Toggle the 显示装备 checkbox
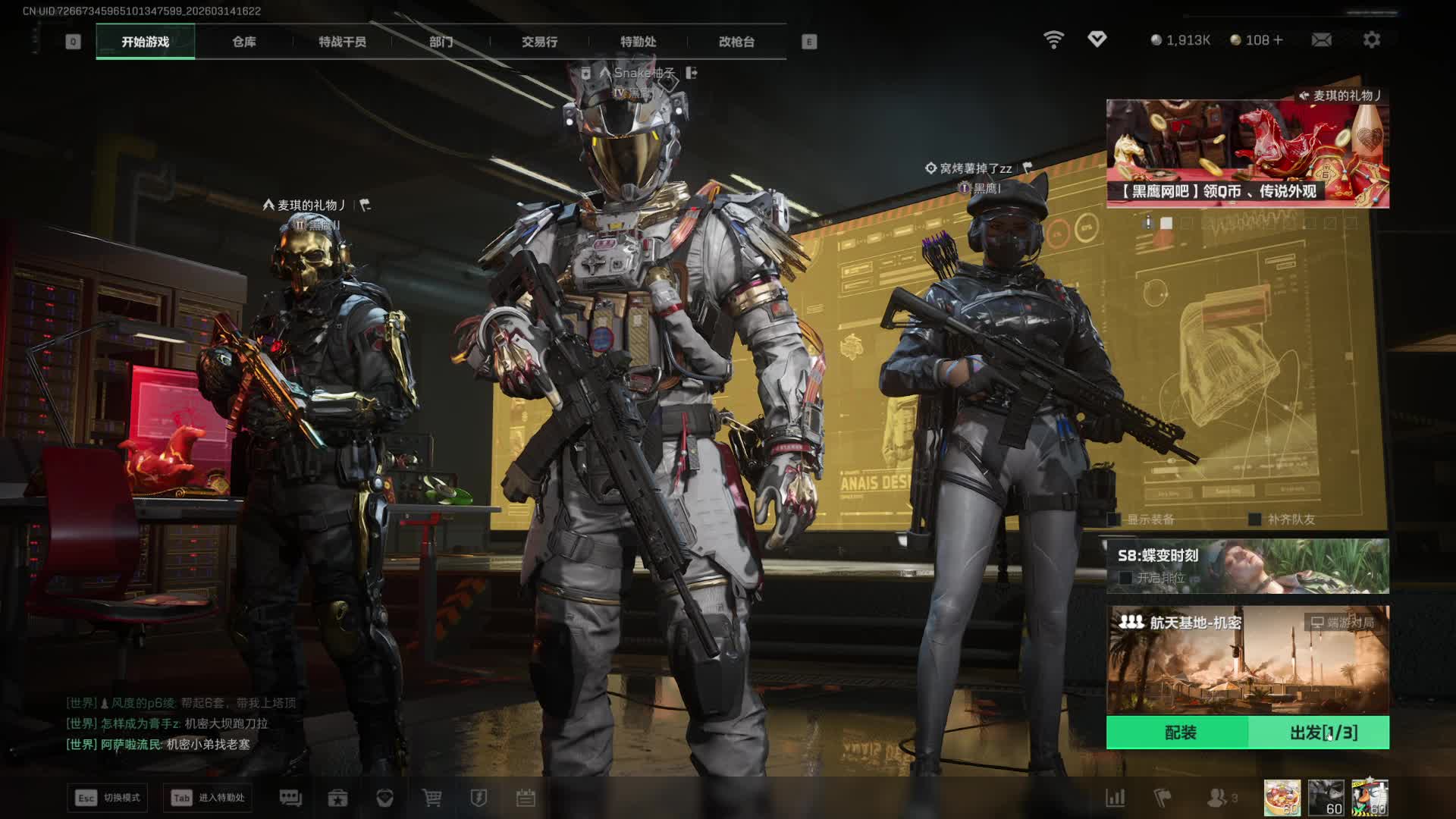Viewport: 1456px width, 819px height. point(1114,519)
